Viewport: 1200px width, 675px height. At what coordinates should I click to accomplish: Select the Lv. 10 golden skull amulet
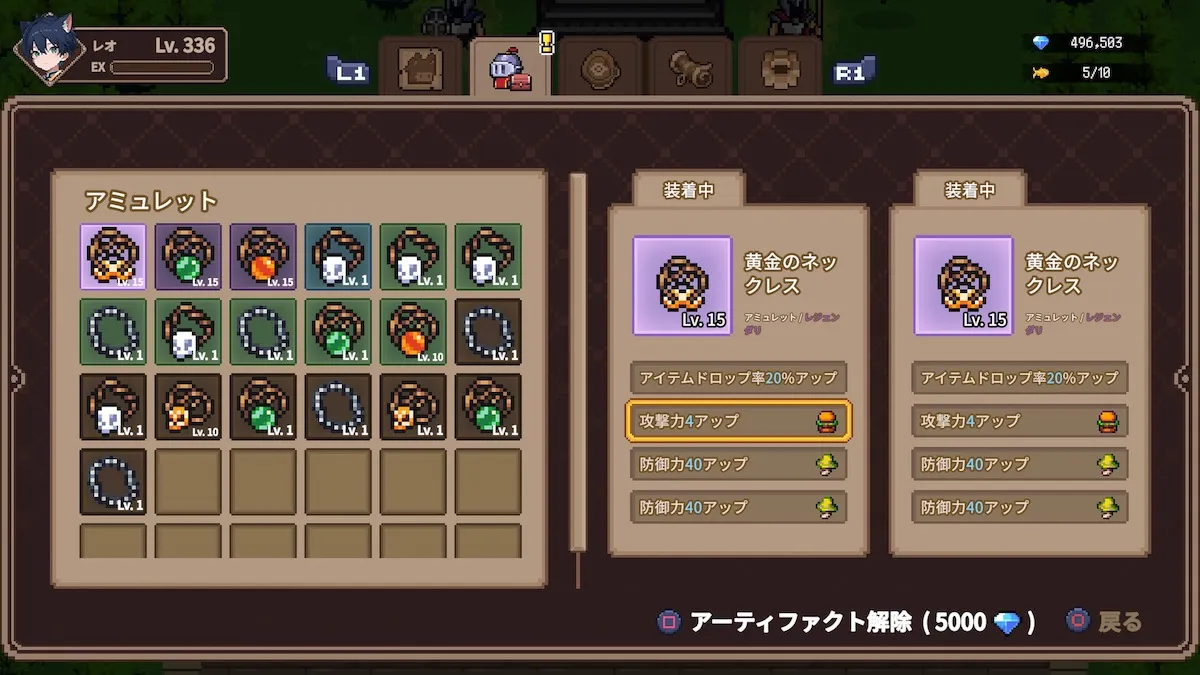188,407
